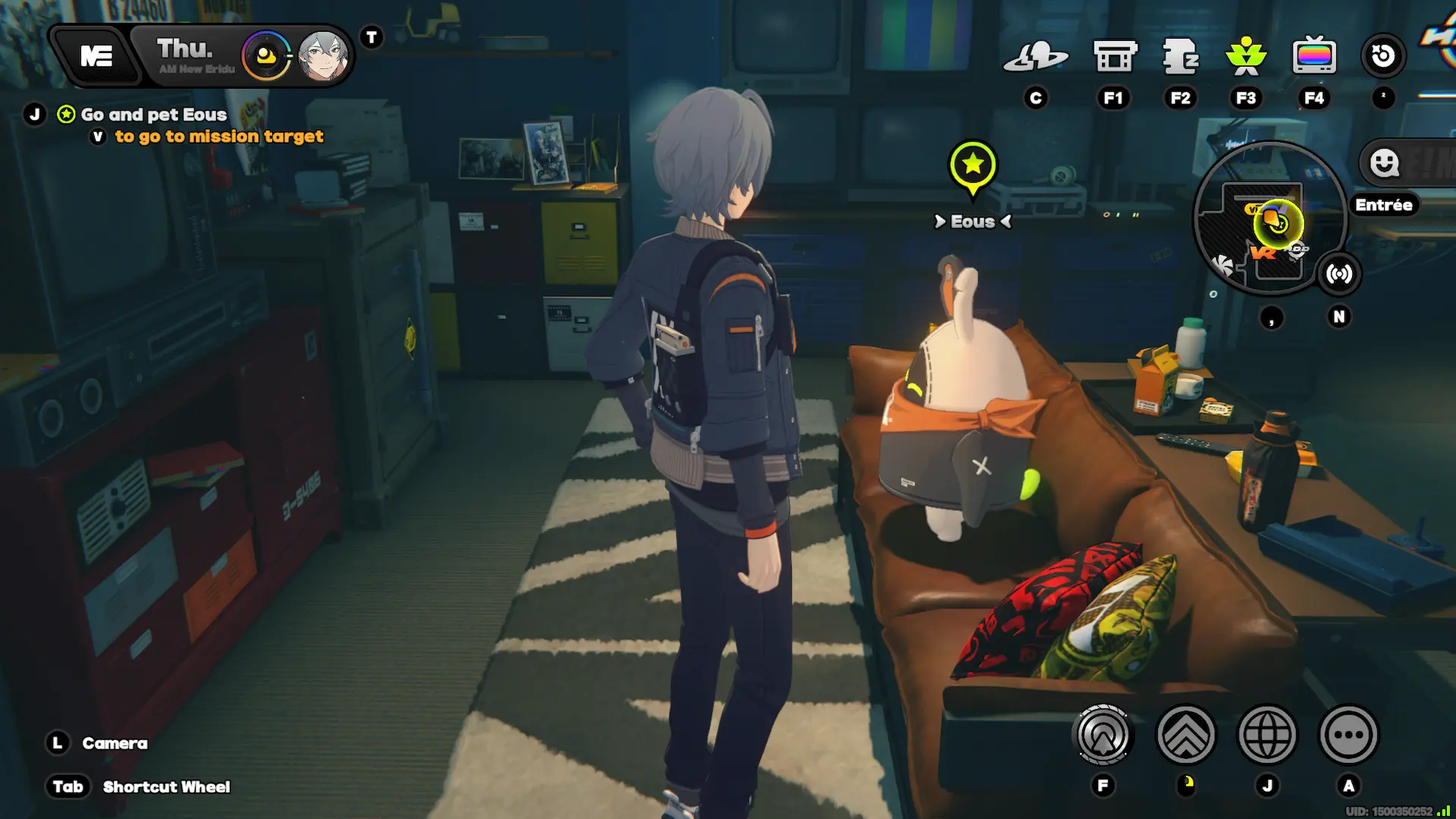The image size is (1456, 819).
Task: Open the three-dot more options button
Action: coord(1348,734)
